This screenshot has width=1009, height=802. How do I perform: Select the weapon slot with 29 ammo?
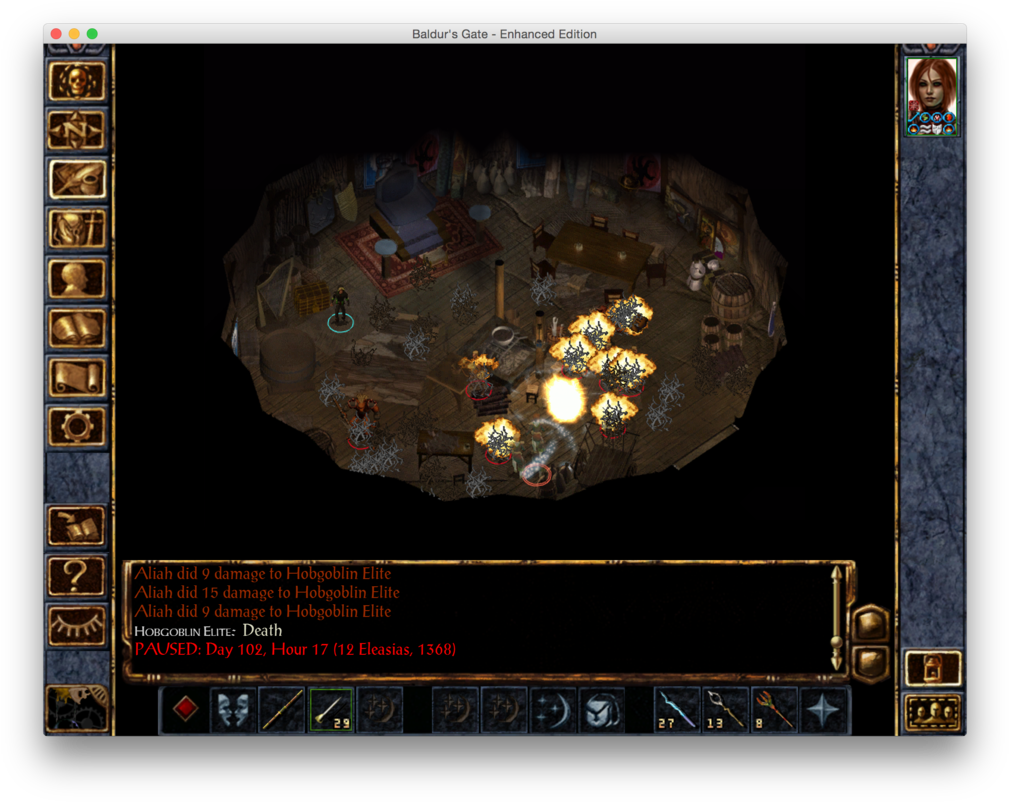pos(331,710)
